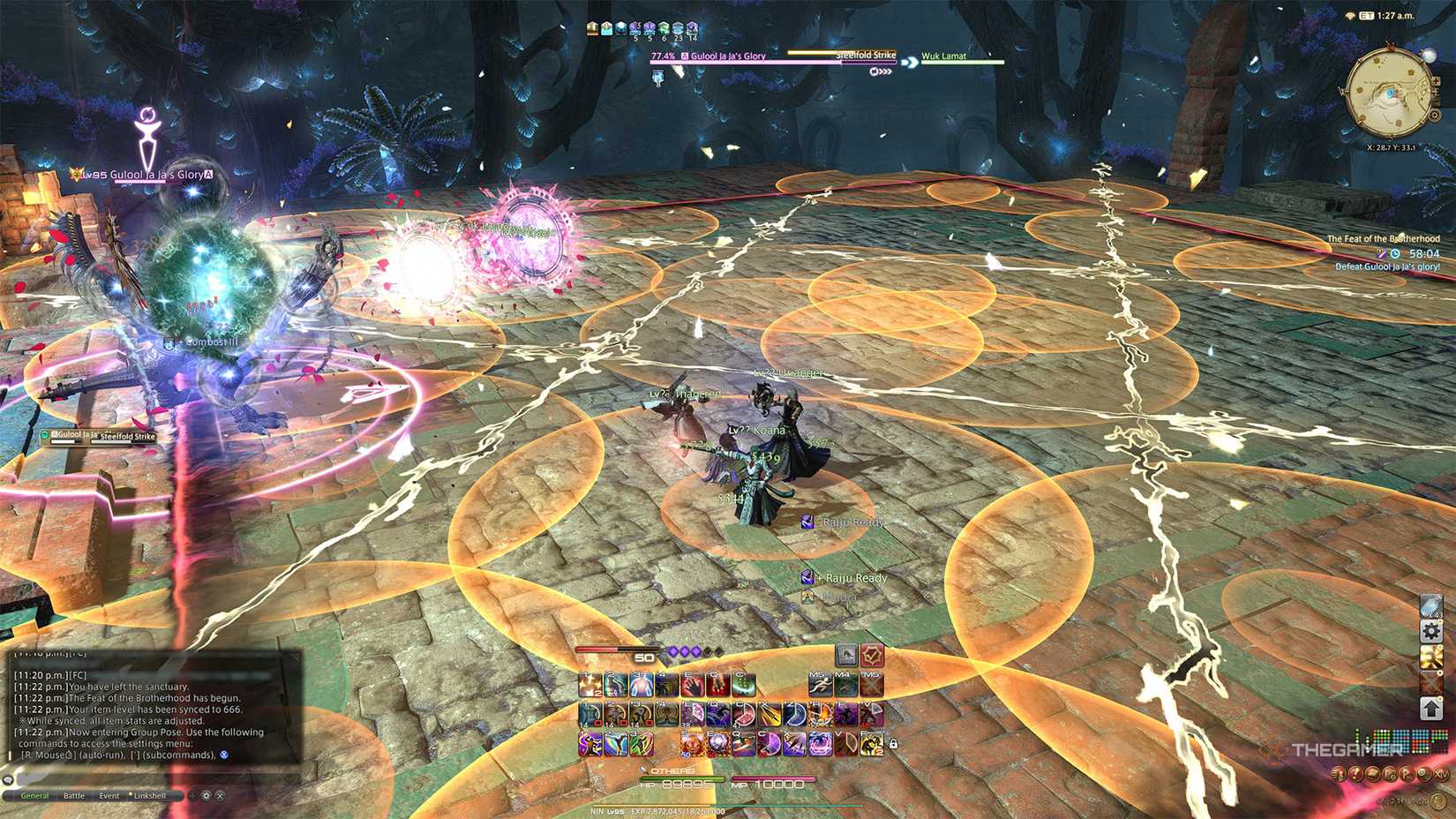Select the first action in the top hotbar row

pos(589,684)
